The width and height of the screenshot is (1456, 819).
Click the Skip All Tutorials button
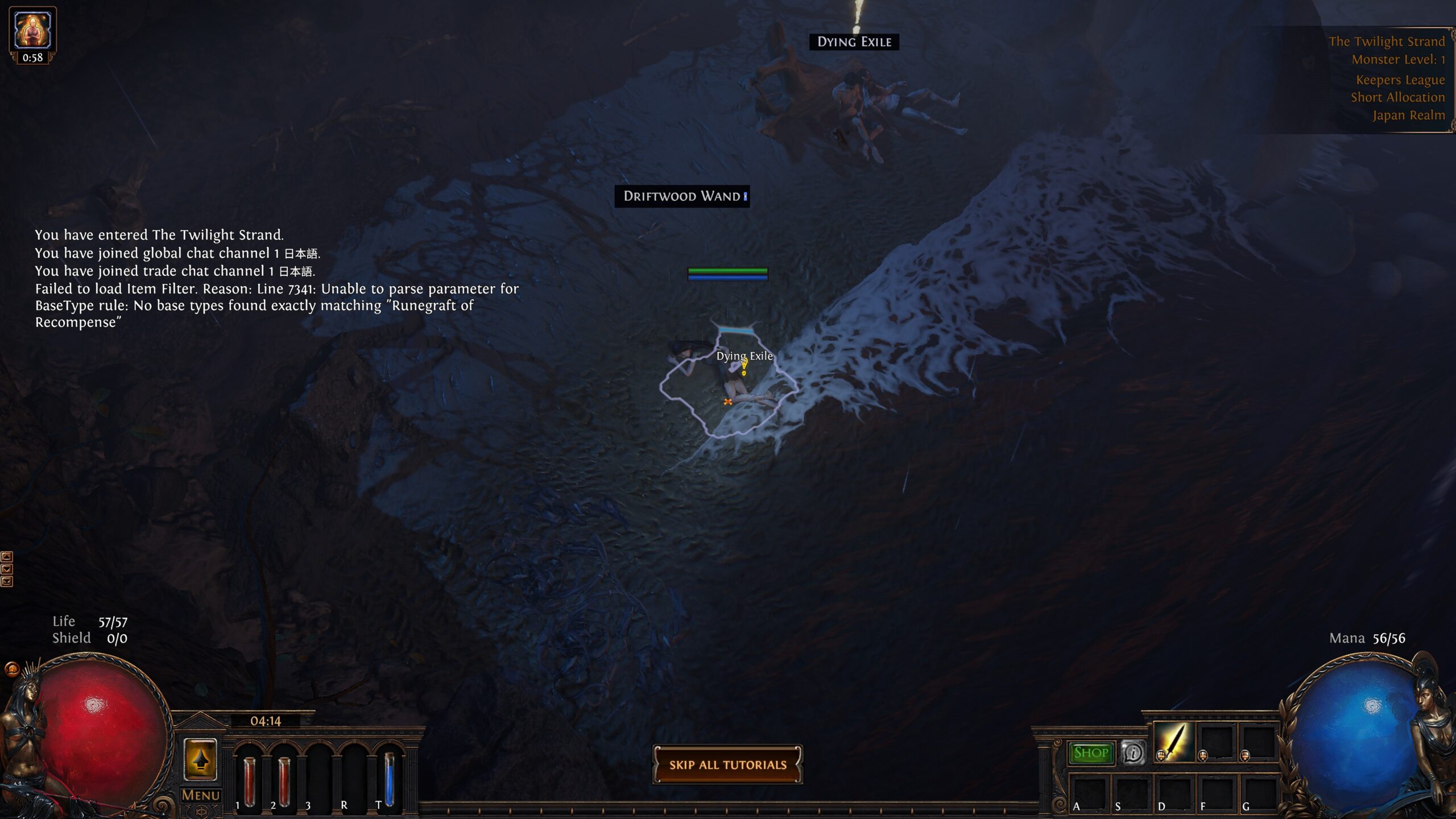727,765
